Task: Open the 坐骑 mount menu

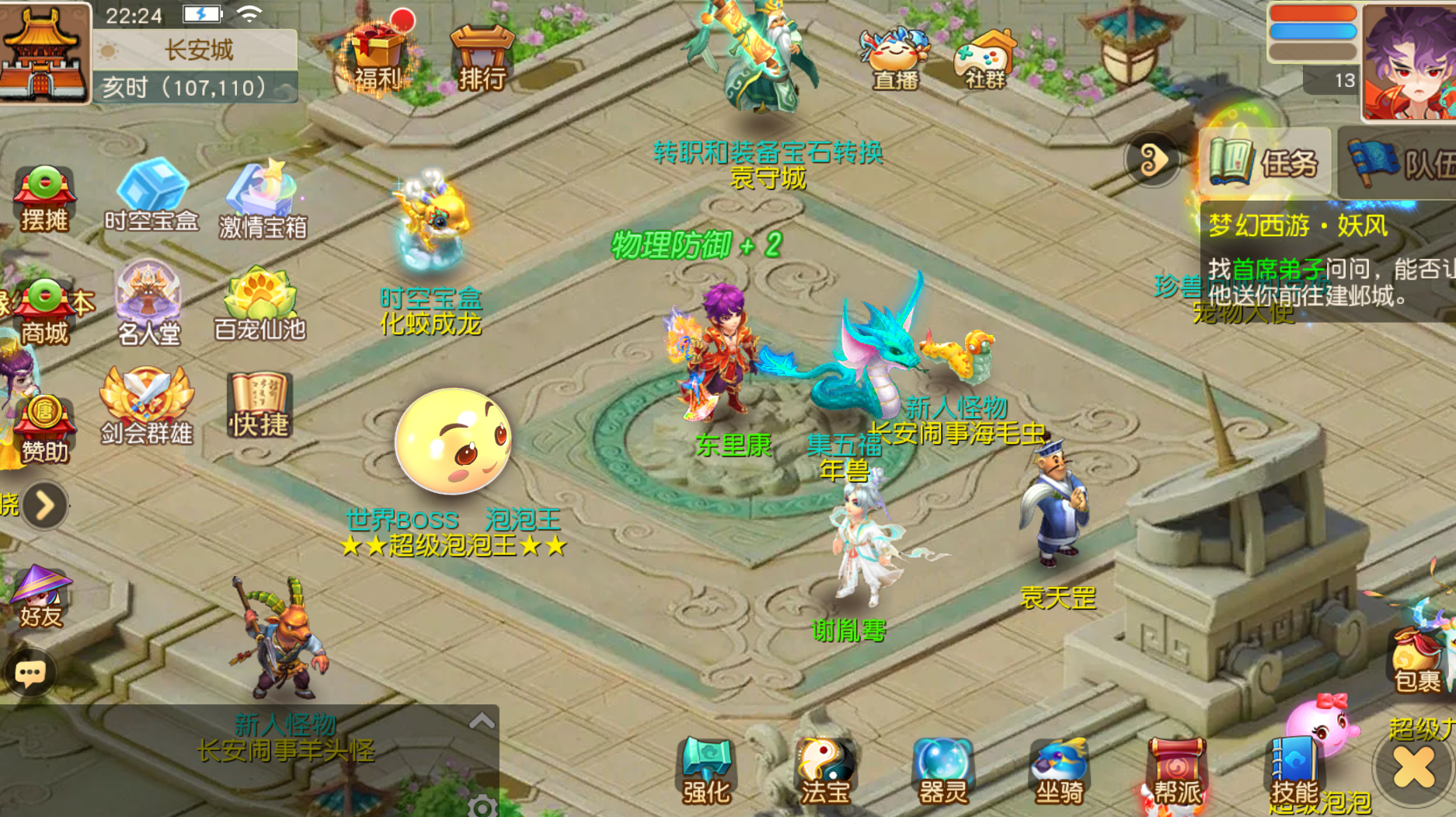Action: 1059,771
